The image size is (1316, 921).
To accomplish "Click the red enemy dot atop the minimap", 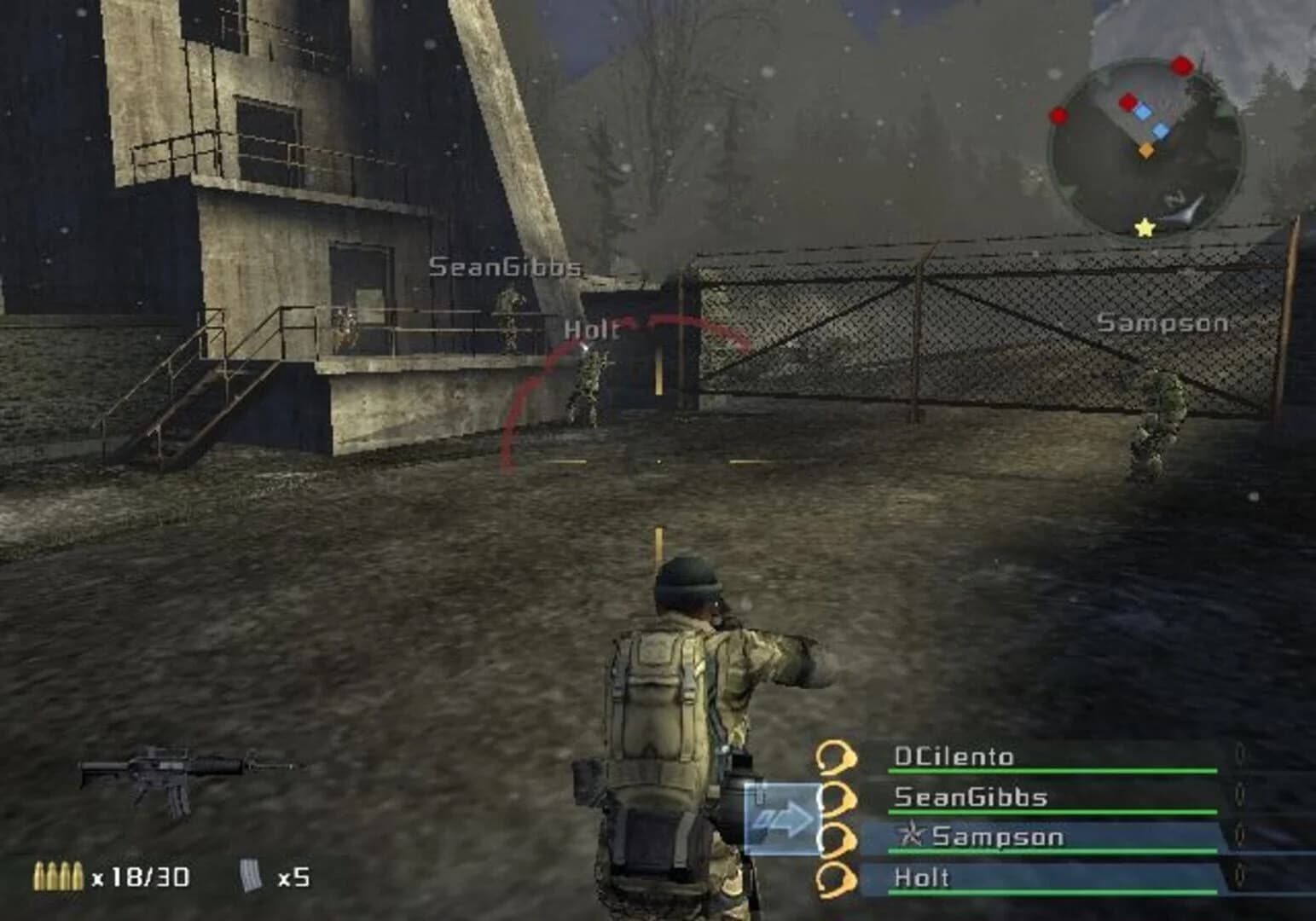I will pyautogui.click(x=1181, y=66).
